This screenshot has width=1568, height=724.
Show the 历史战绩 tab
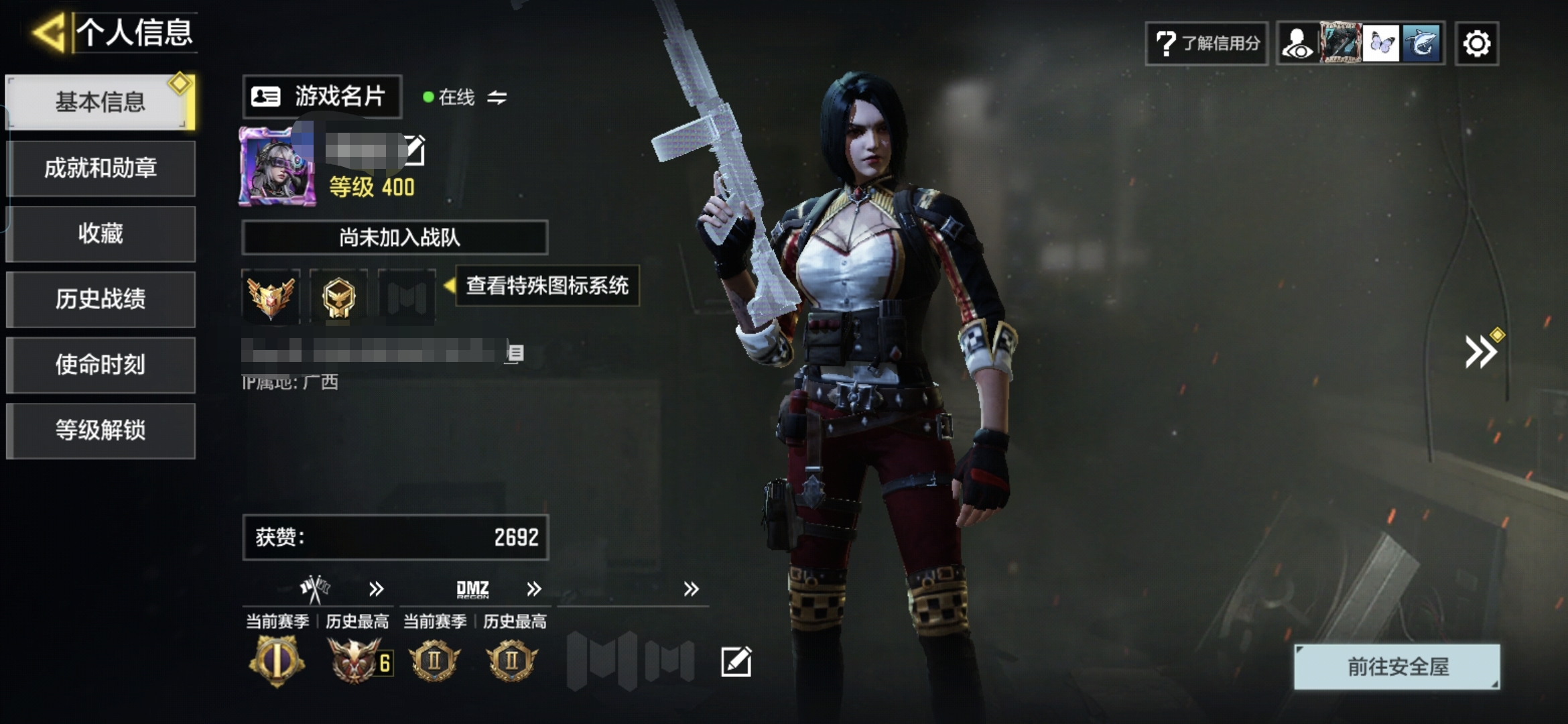(x=101, y=299)
